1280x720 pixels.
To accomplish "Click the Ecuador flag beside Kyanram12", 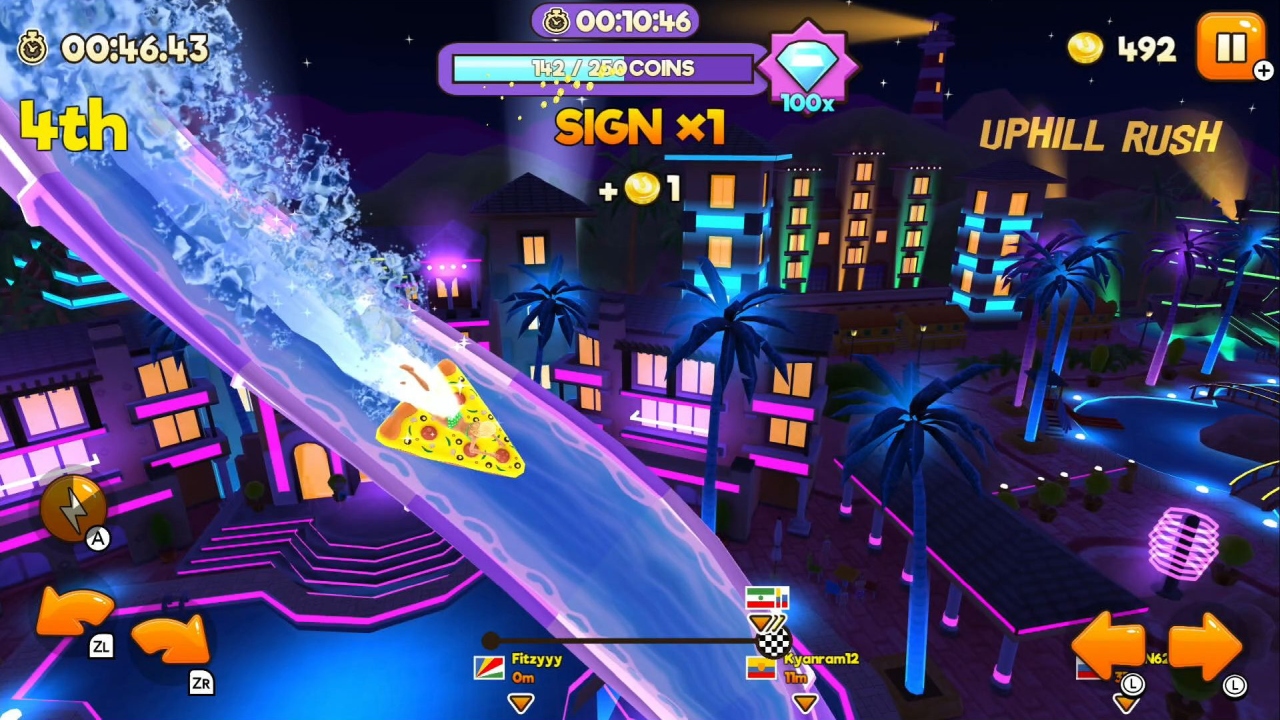I will (x=760, y=668).
